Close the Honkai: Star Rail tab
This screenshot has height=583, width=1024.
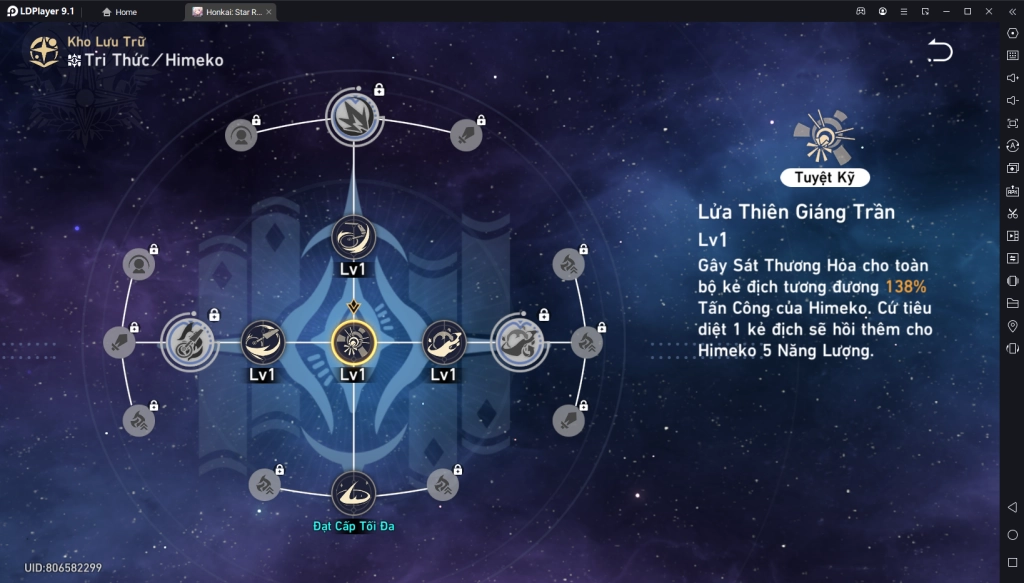coord(269,12)
